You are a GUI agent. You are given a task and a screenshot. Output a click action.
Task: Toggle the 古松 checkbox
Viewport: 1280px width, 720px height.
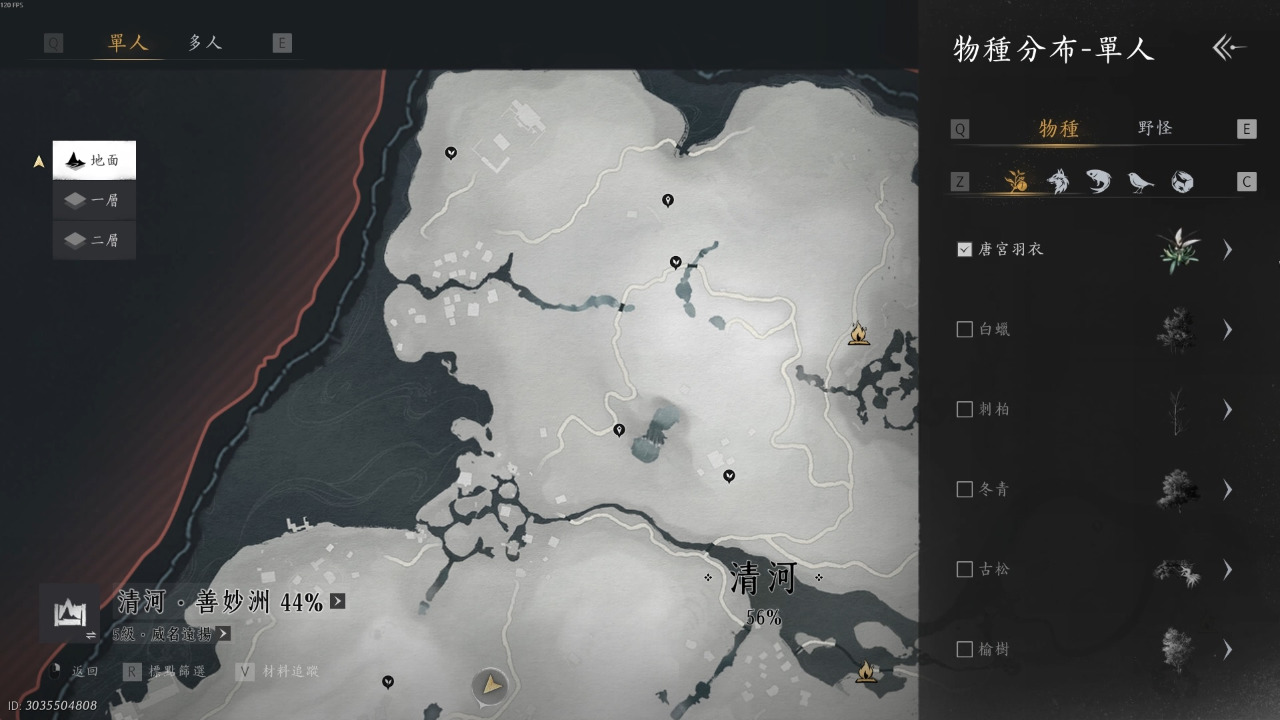coord(965,569)
